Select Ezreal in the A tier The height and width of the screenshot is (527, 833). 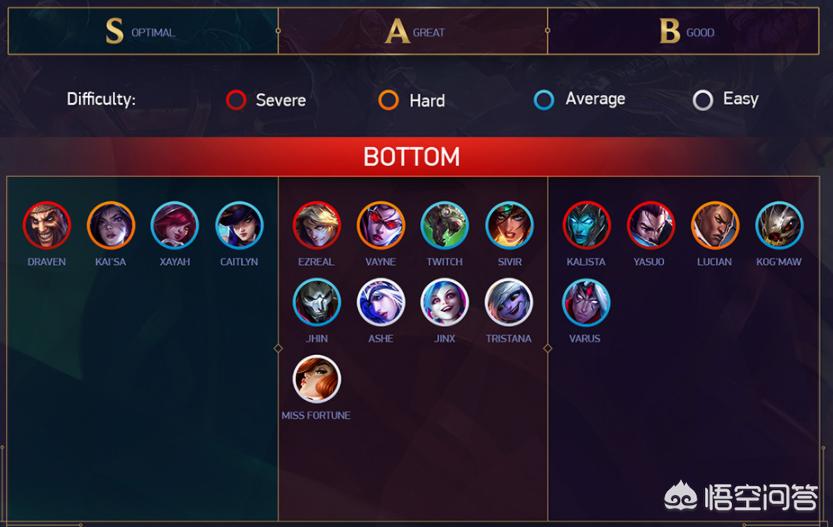click(317, 226)
